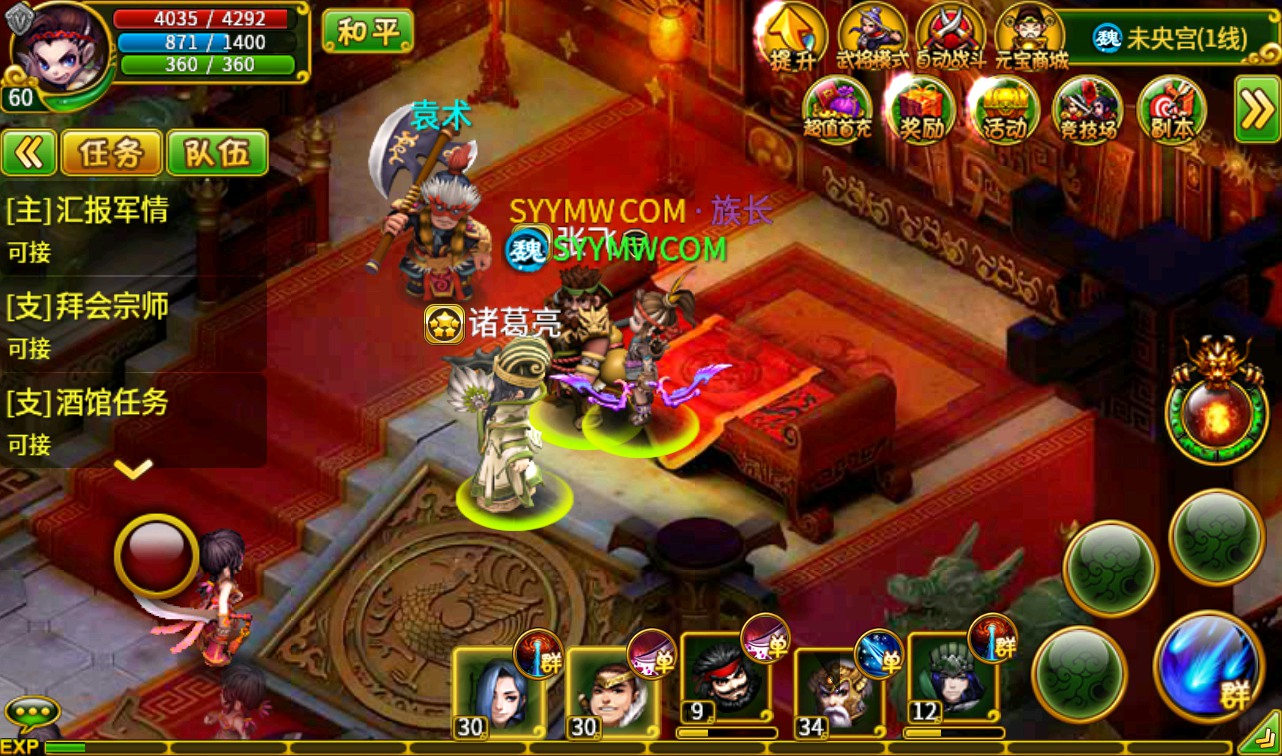Select the blue-haired hero portrait showing 30
This screenshot has height=756, width=1282.
497,690
